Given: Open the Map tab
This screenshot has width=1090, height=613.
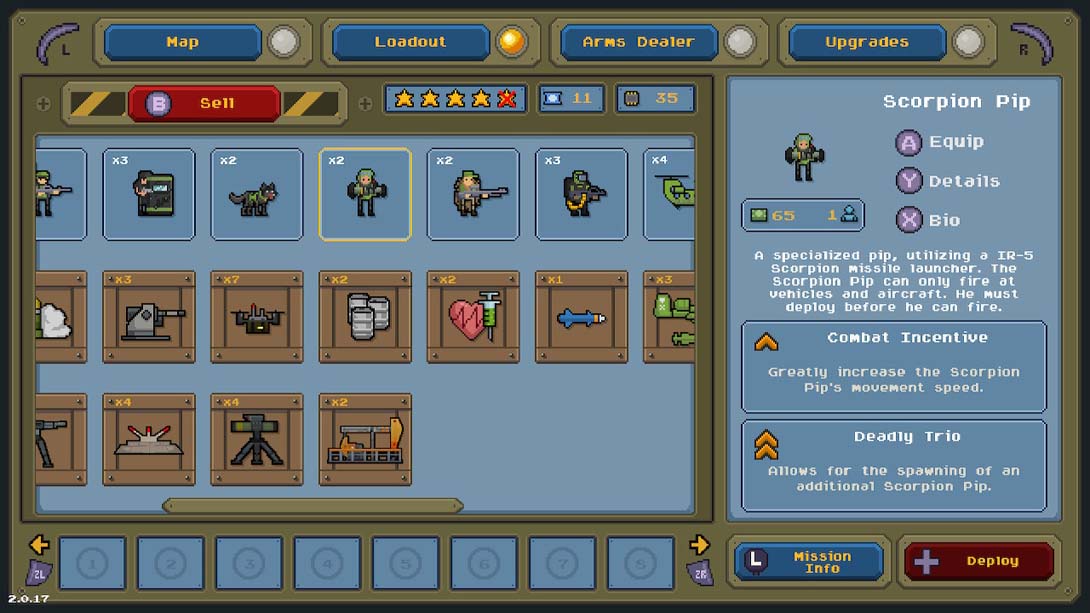Looking at the screenshot, I should pos(182,42).
